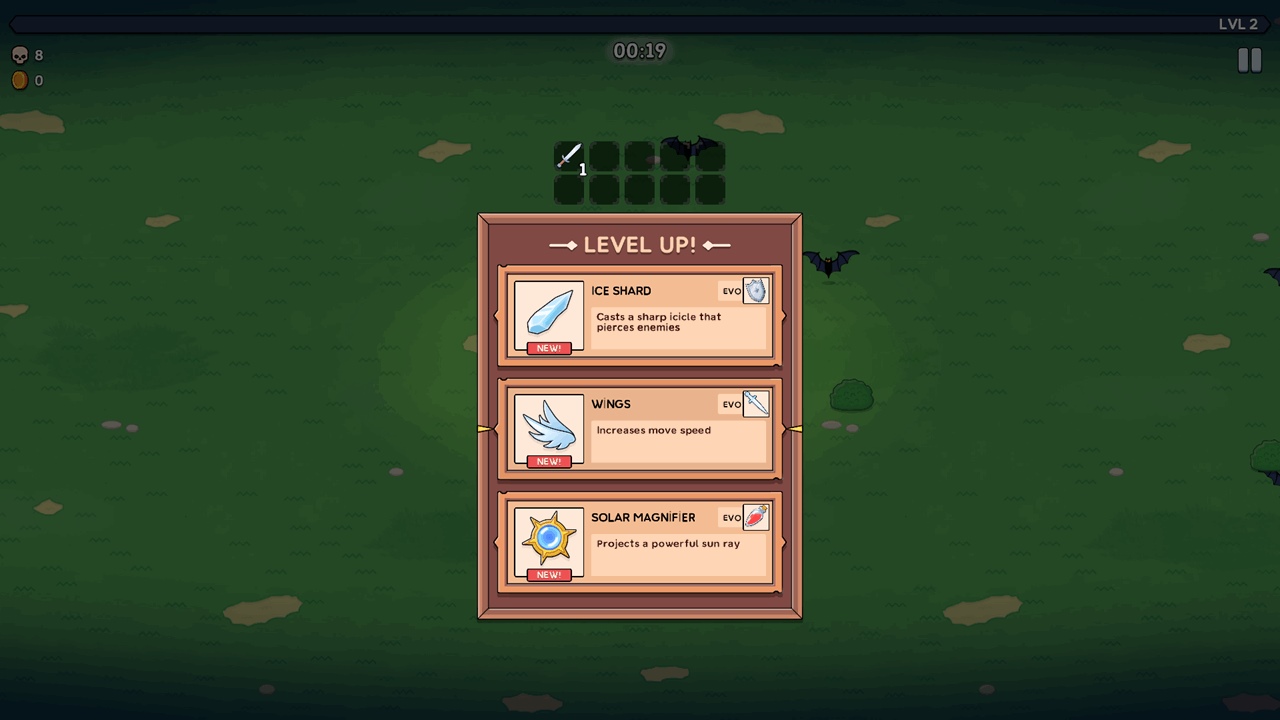Click the 00:19 timer display
Screen dimensions: 1280x720
click(640, 50)
